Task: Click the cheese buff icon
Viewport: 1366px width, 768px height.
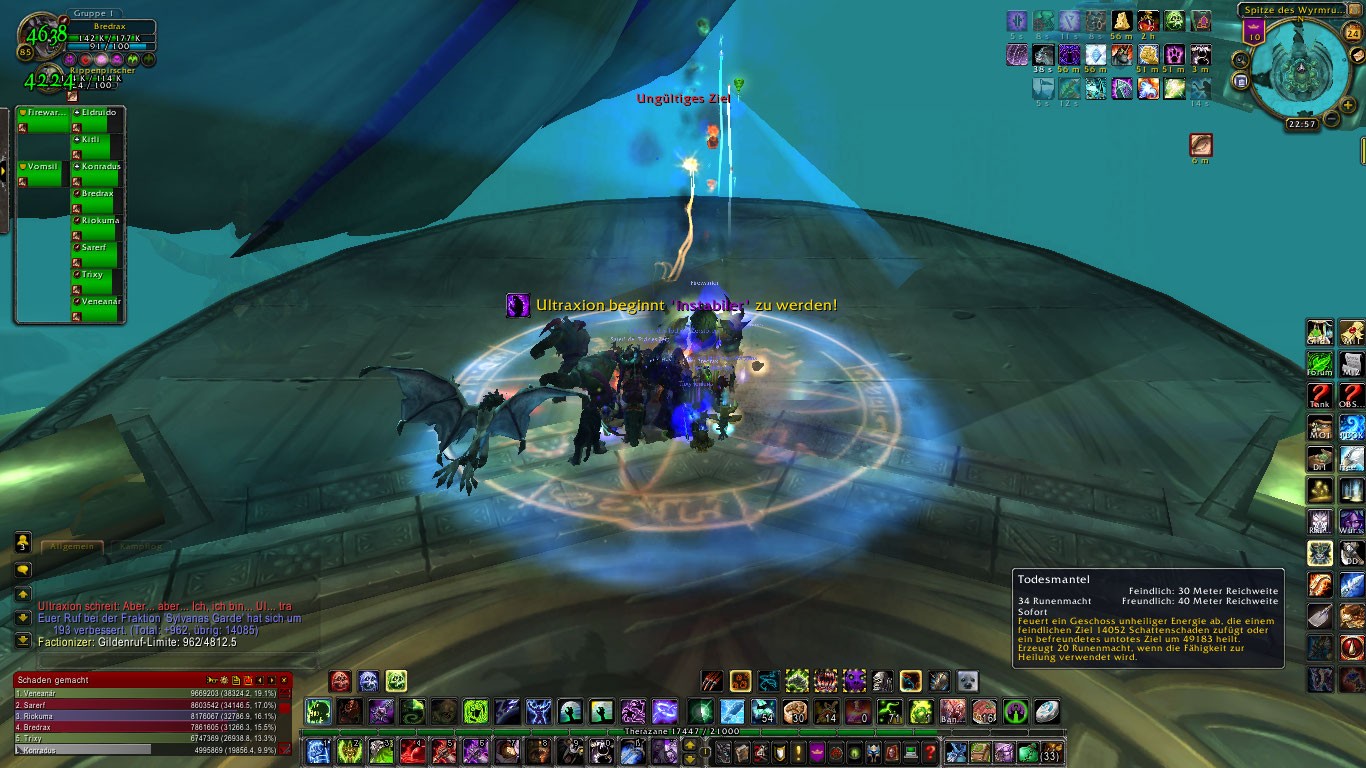Action: click(x=1123, y=21)
